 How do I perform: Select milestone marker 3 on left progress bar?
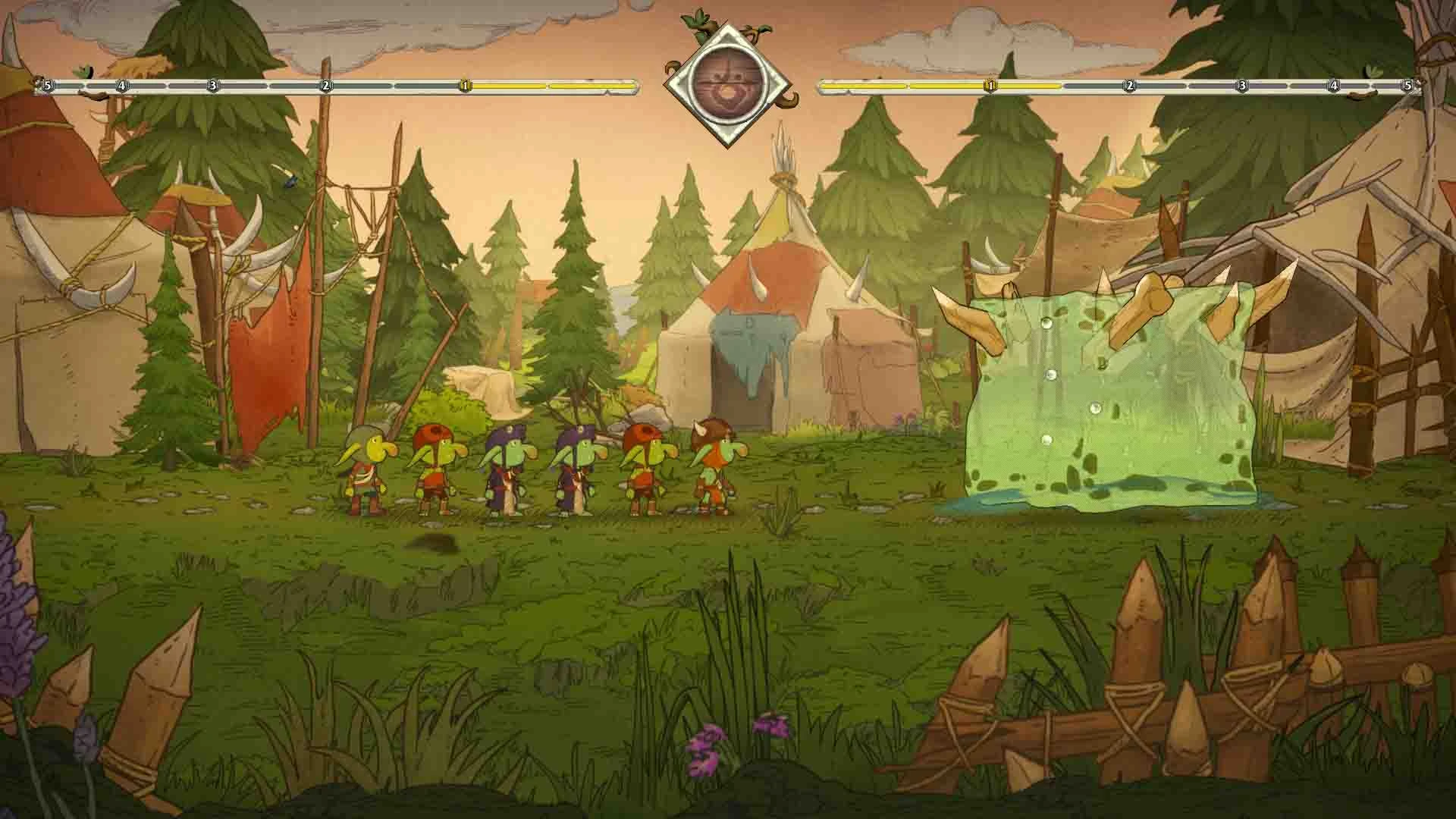(213, 86)
